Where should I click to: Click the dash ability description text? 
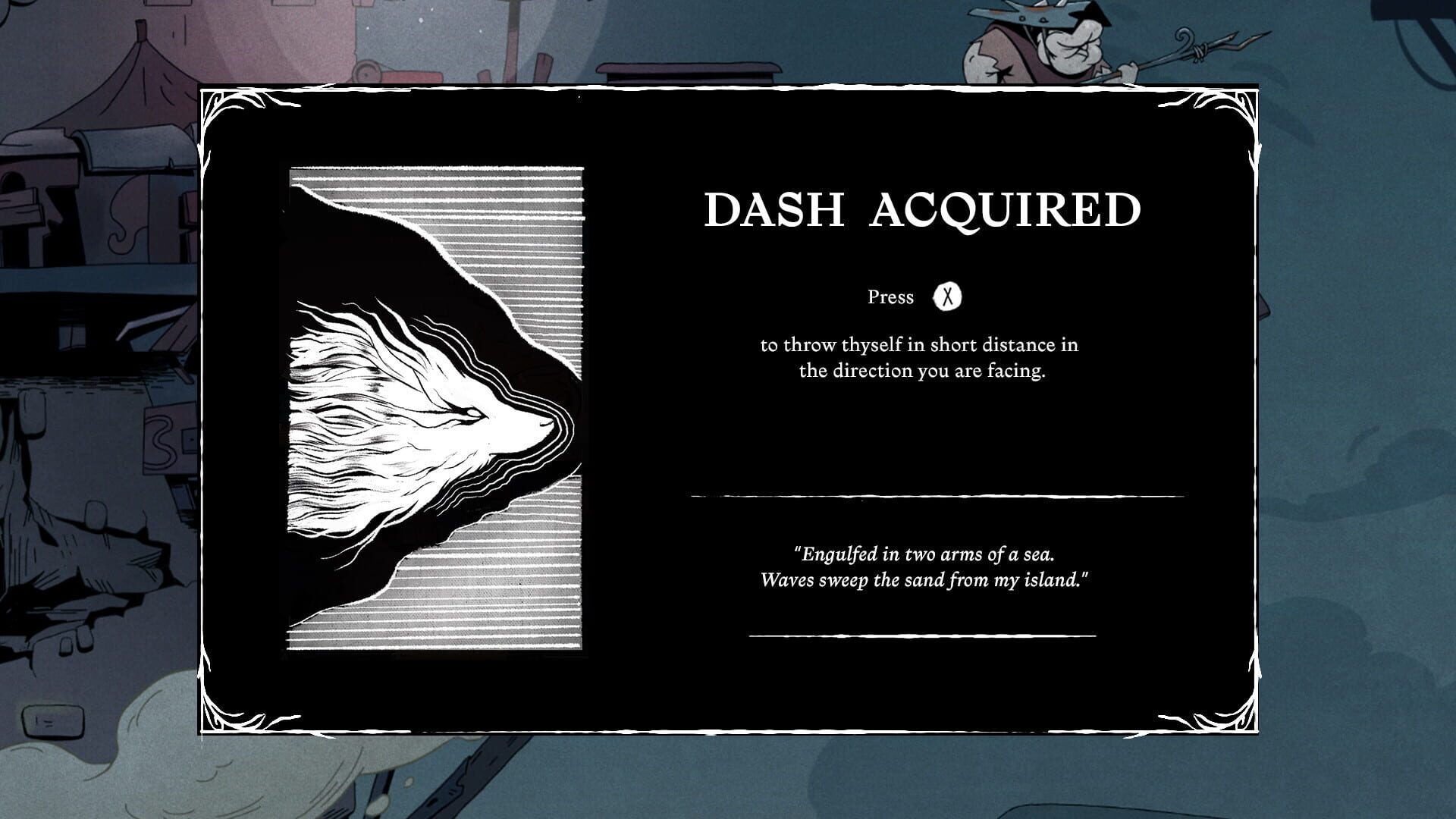point(919,358)
